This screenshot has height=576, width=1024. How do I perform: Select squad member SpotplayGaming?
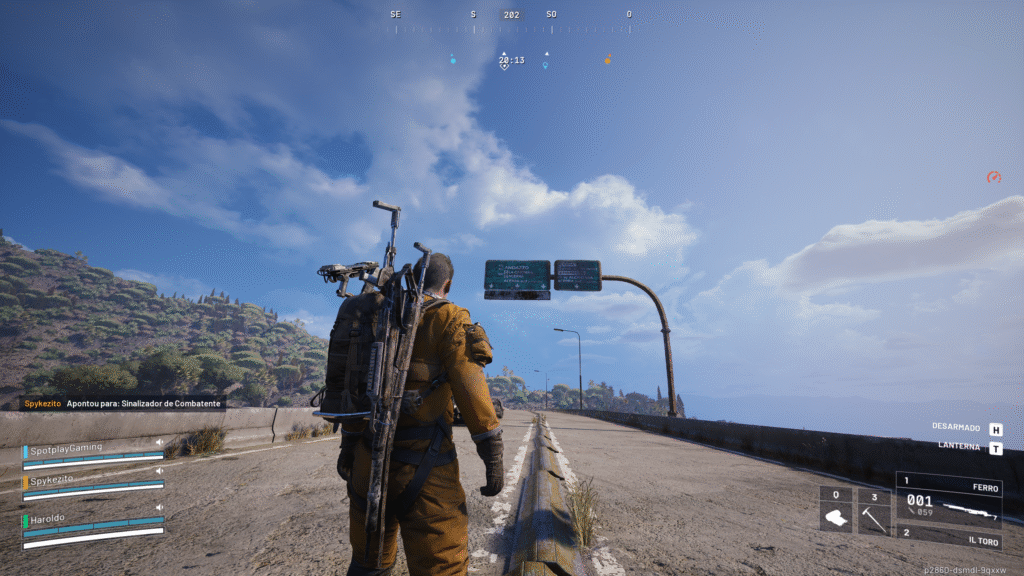click(66, 447)
